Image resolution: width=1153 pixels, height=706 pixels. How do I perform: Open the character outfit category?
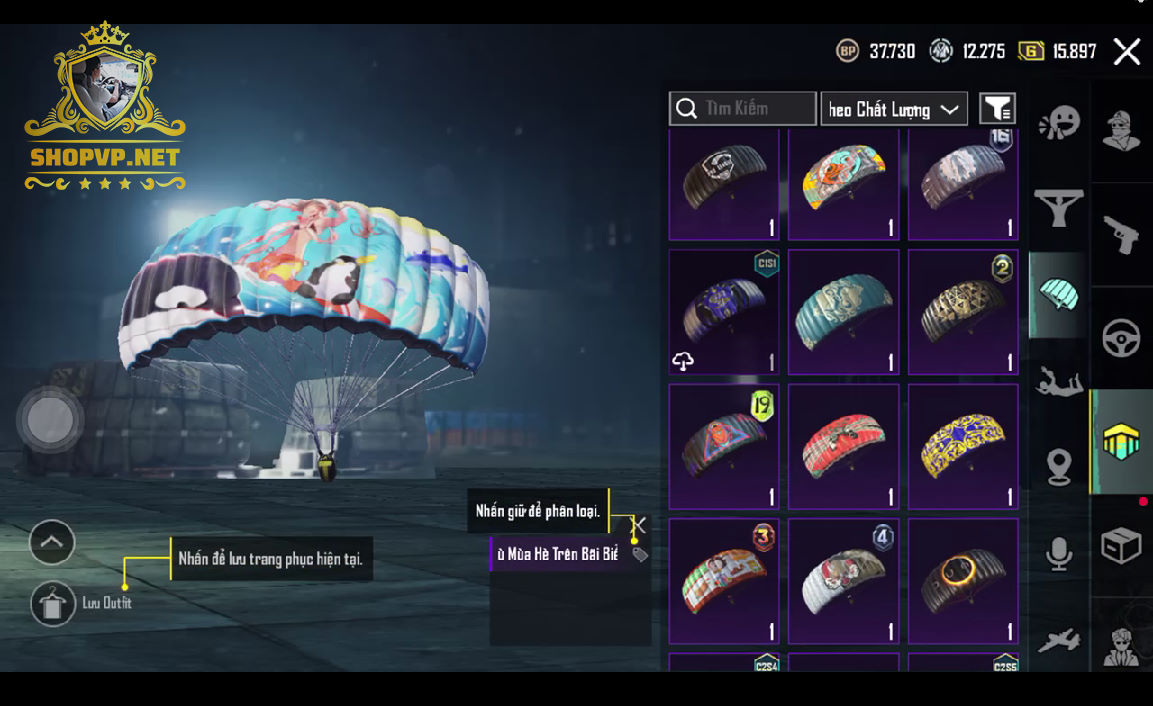click(x=1121, y=130)
